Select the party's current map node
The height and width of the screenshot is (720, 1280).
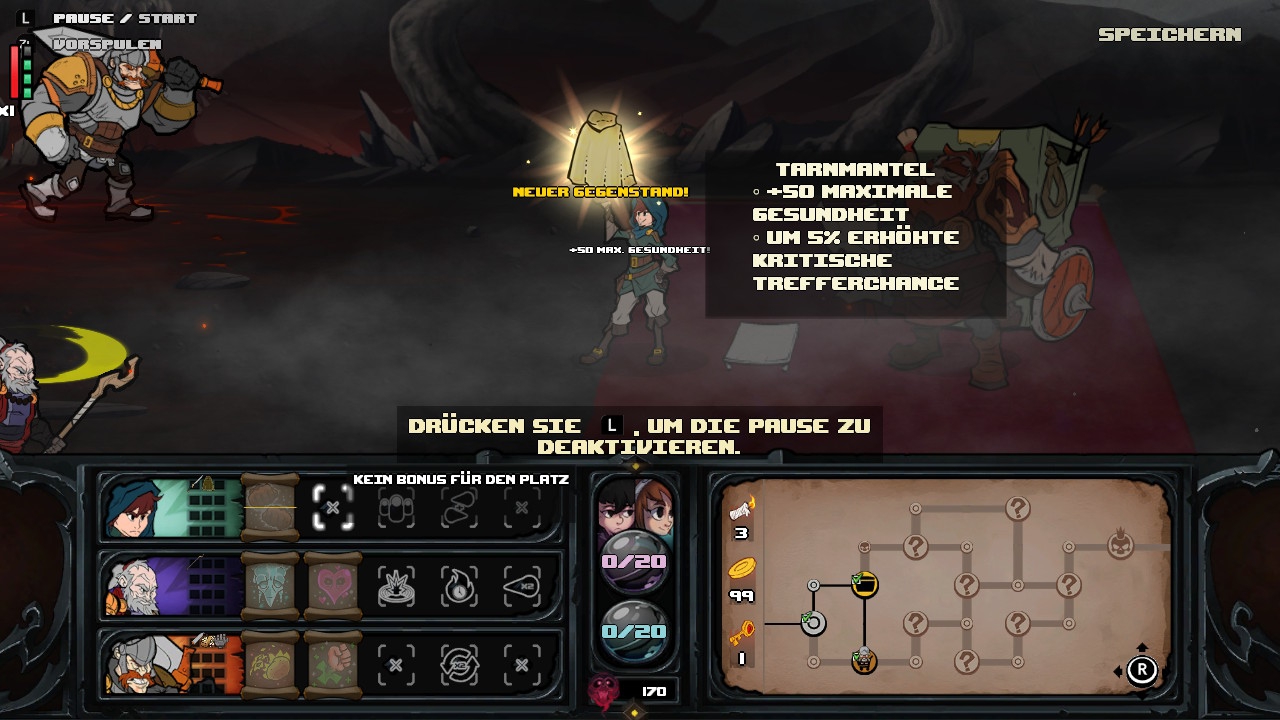pyautogui.click(x=864, y=660)
